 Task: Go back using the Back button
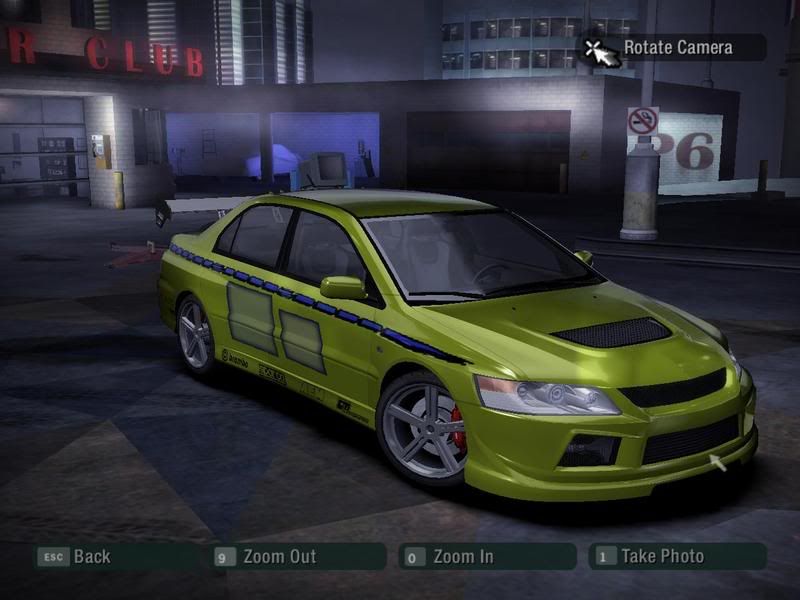pos(92,557)
